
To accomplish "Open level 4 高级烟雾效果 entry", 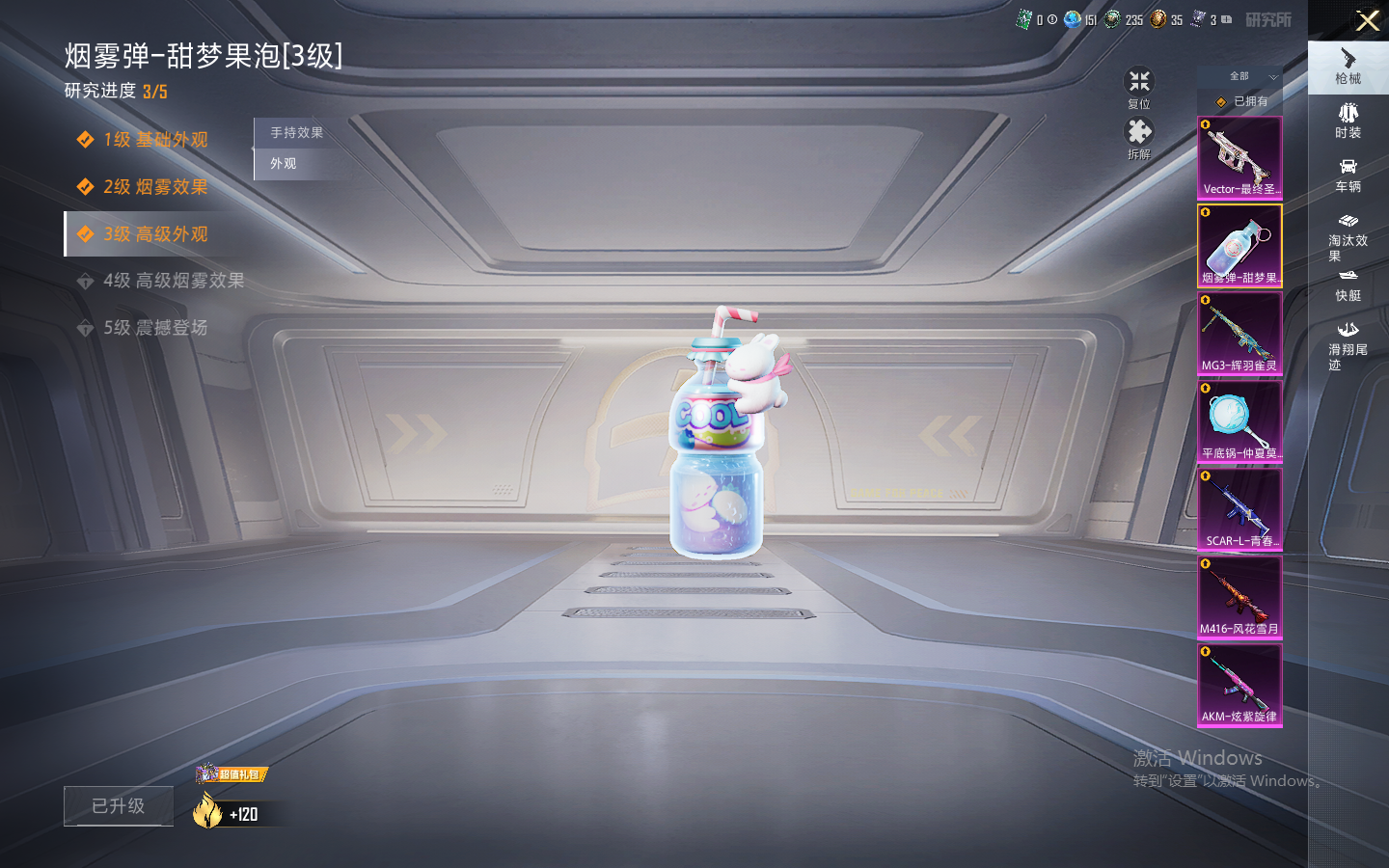I will click(x=173, y=281).
